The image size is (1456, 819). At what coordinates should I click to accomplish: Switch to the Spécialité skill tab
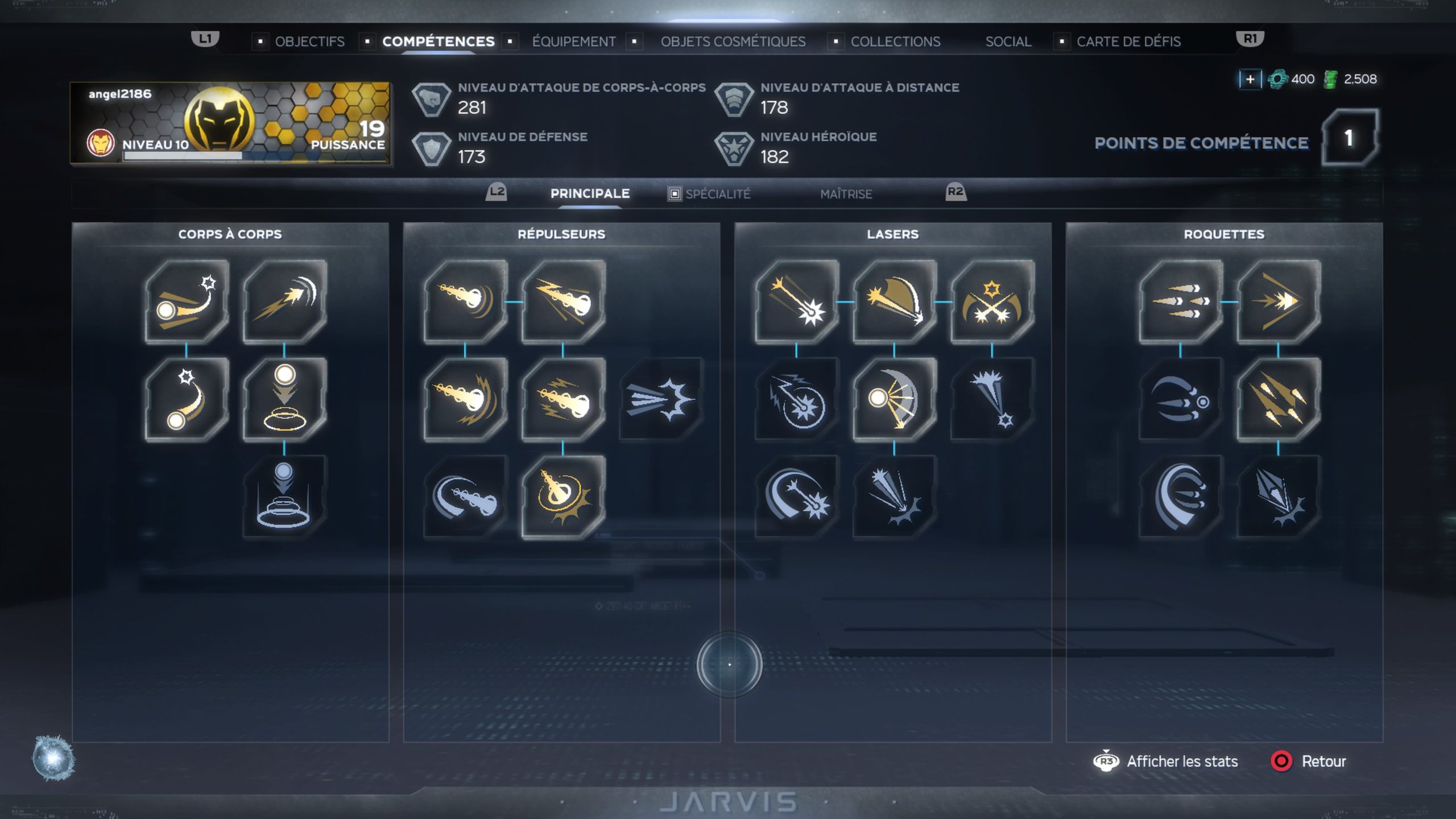[717, 194]
